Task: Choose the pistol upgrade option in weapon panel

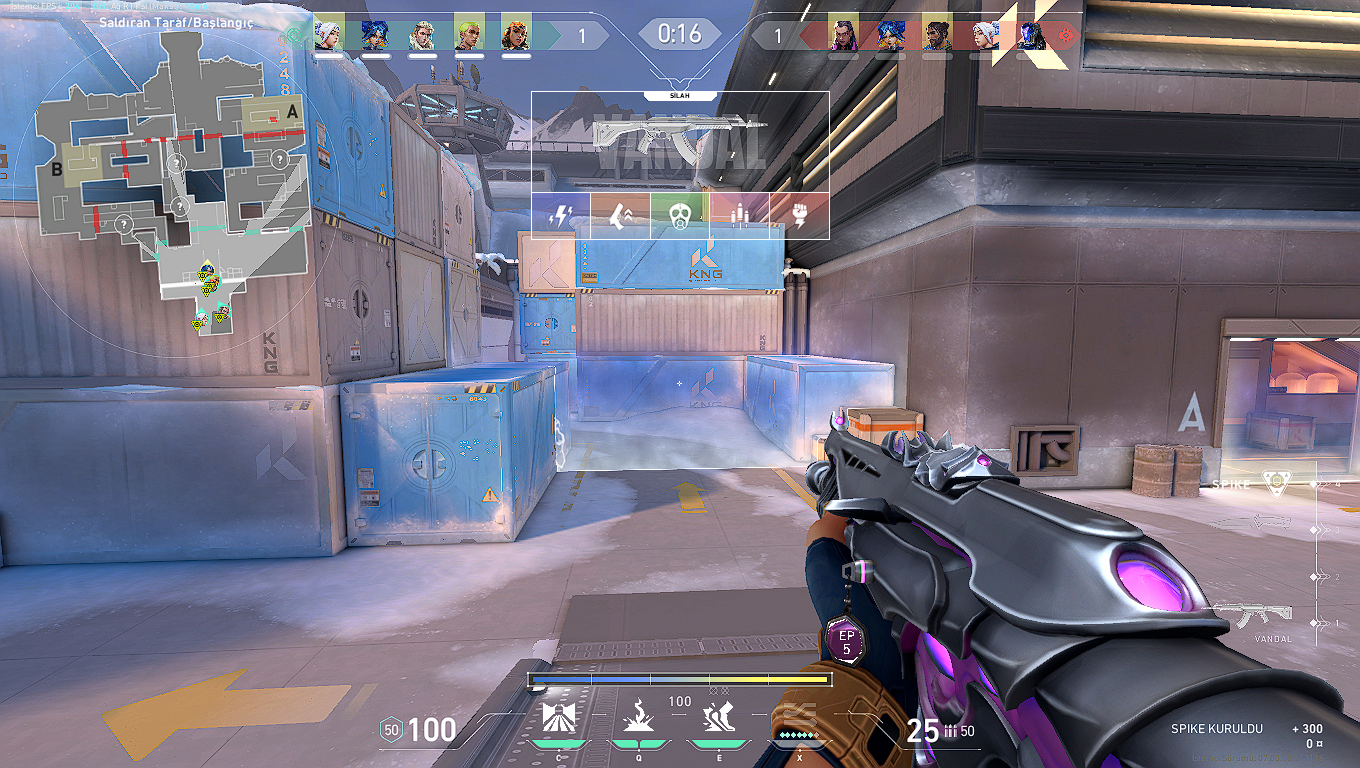Action: point(620,215)
